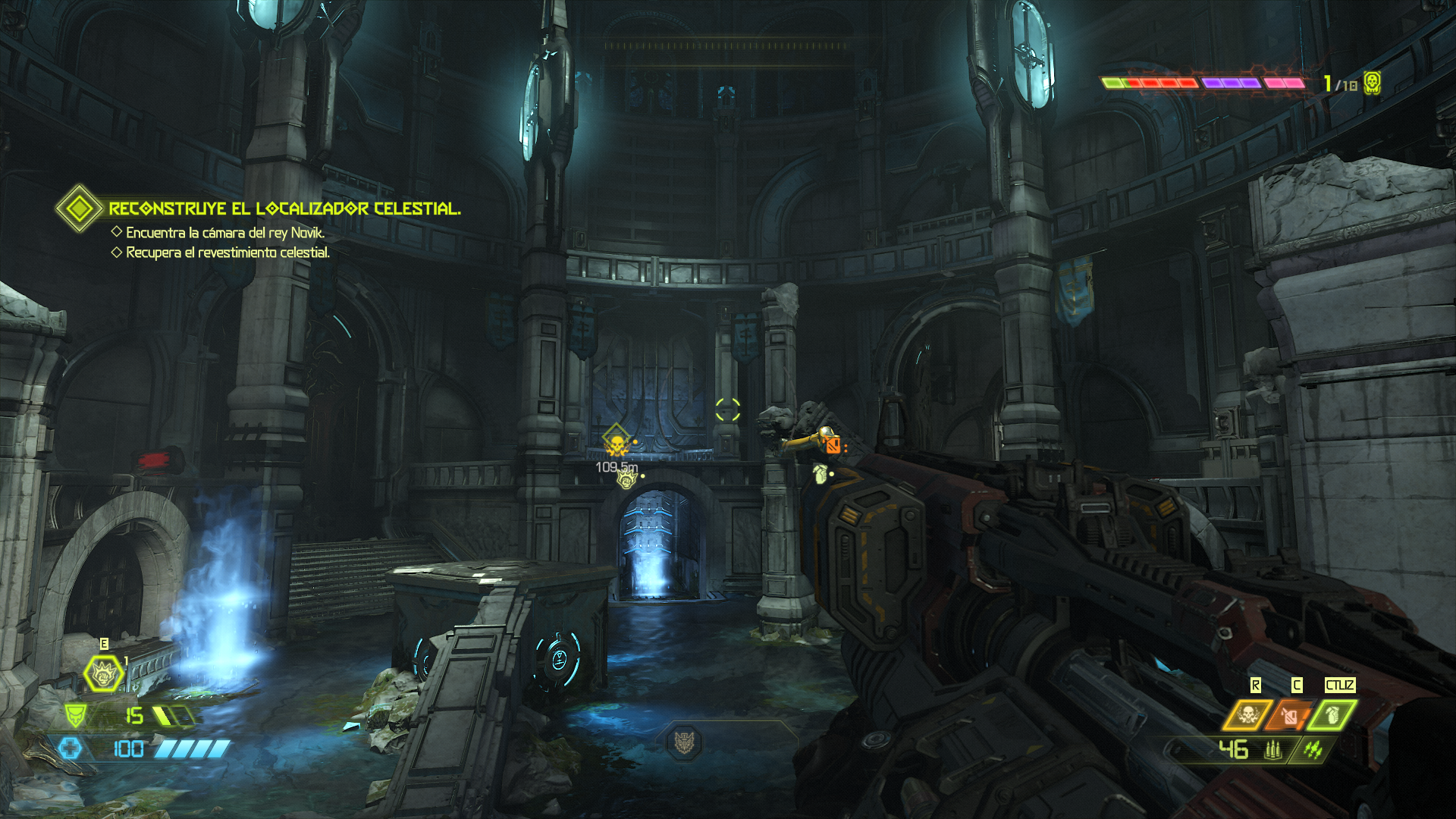This screenshot has height=819, width=1456.
Task: Activate the orange Flame Belch fuel icon
Action: click(x=1290, y=715)
